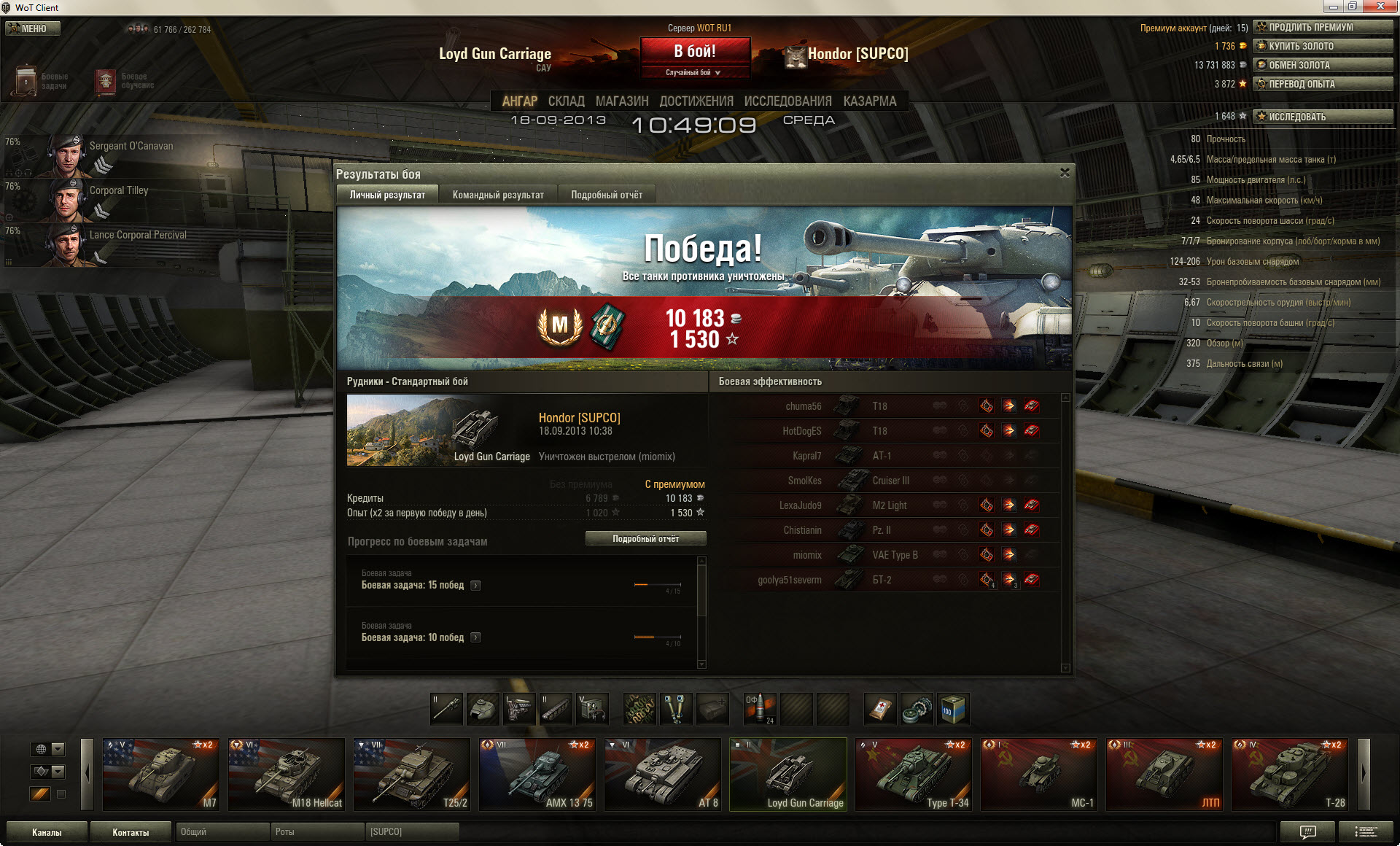Open the Контакты contacts panel

131,832
